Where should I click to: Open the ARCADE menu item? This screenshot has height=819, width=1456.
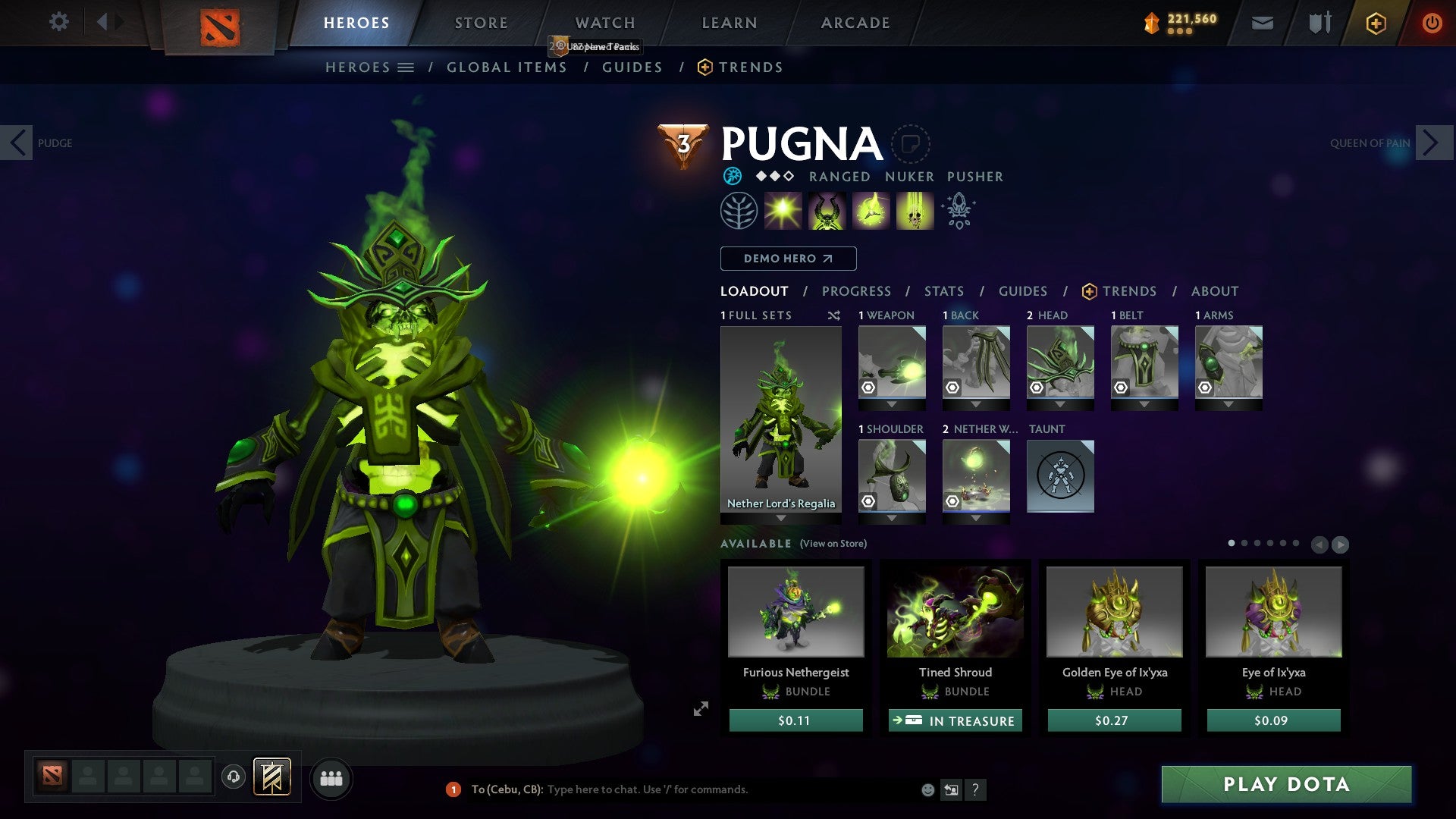855,22
